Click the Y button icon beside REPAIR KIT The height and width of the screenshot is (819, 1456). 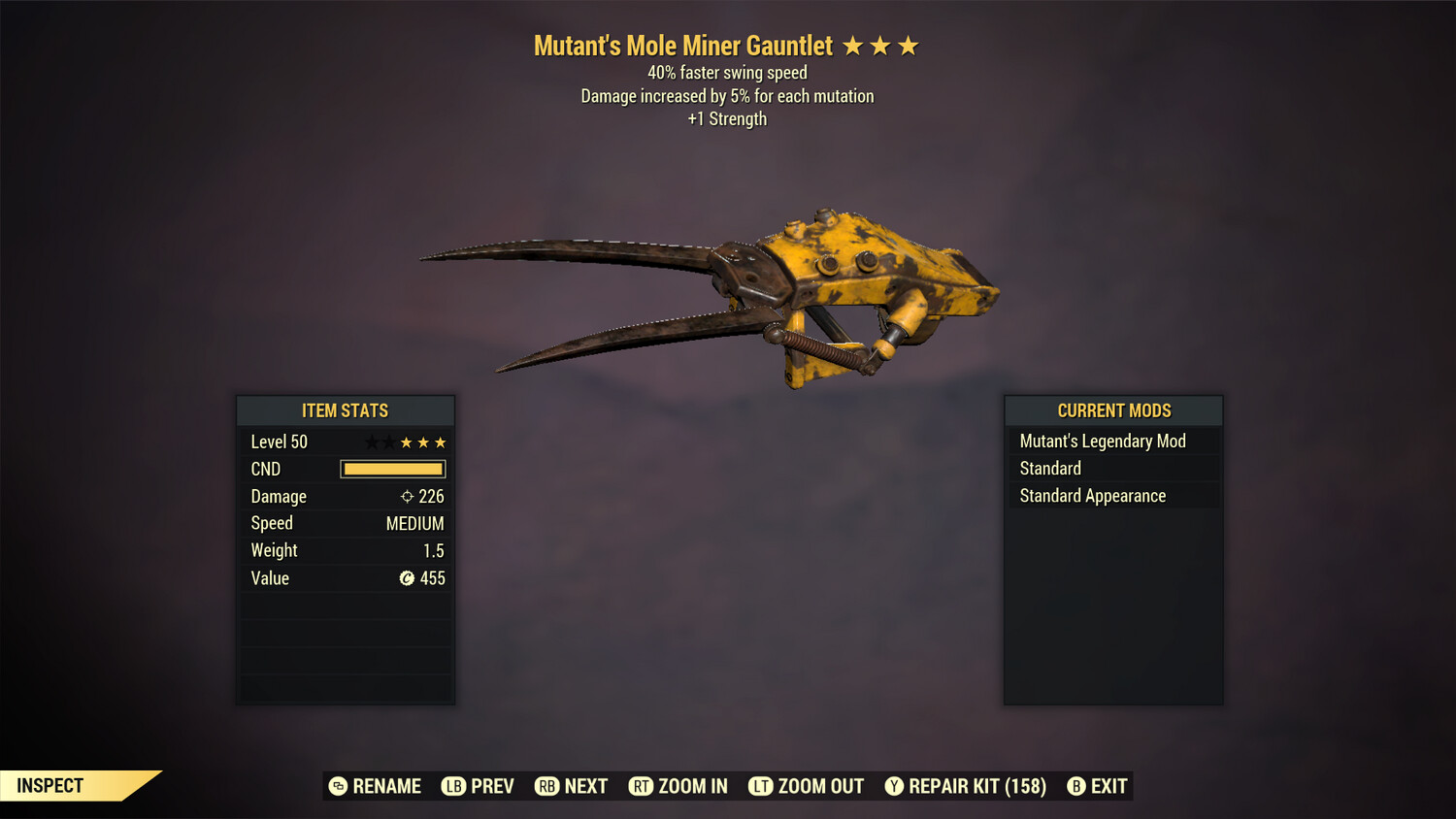pyautogui.click(x=894, y=786)
